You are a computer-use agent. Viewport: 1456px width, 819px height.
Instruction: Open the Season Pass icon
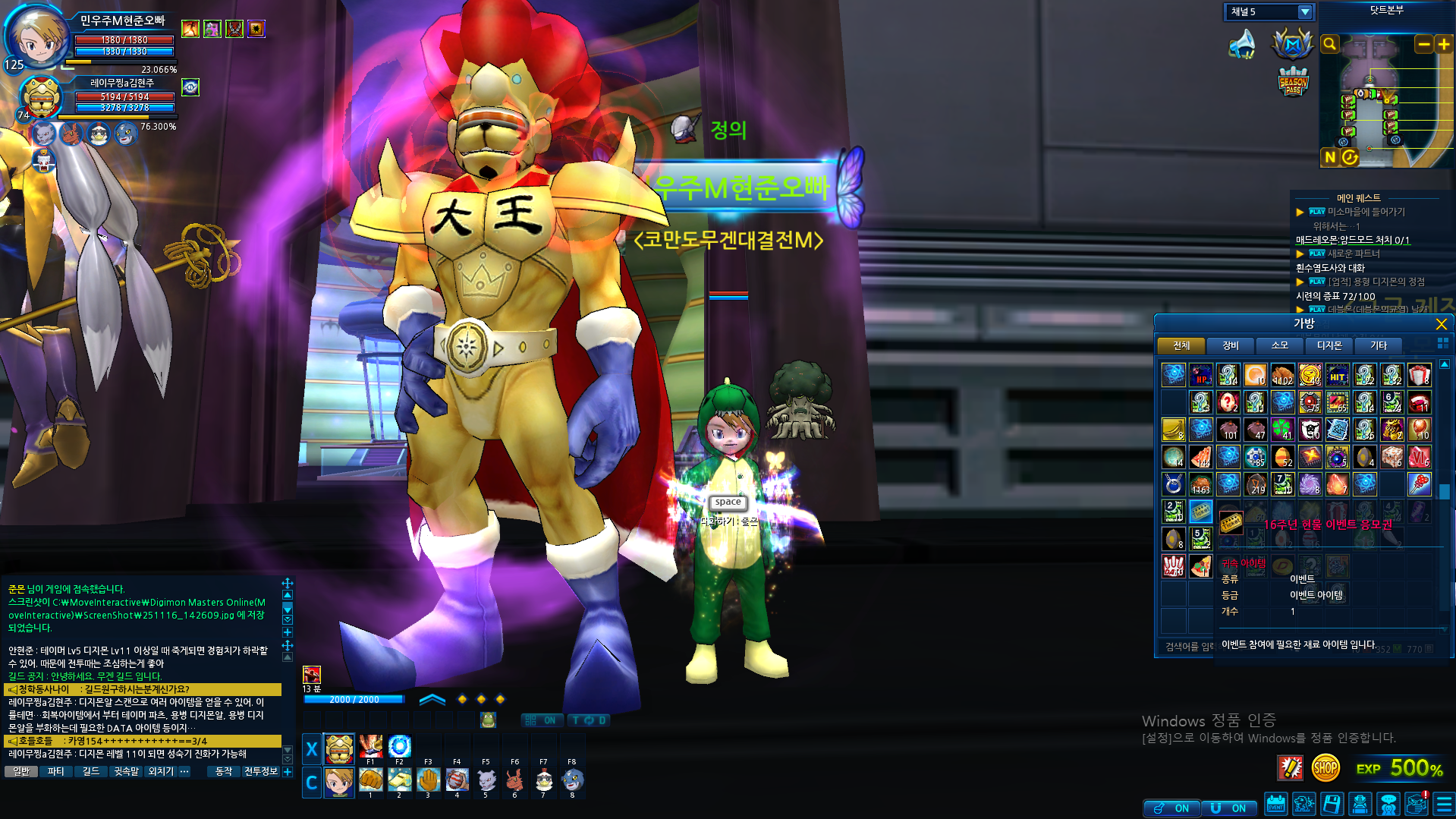pos(1293,82)
